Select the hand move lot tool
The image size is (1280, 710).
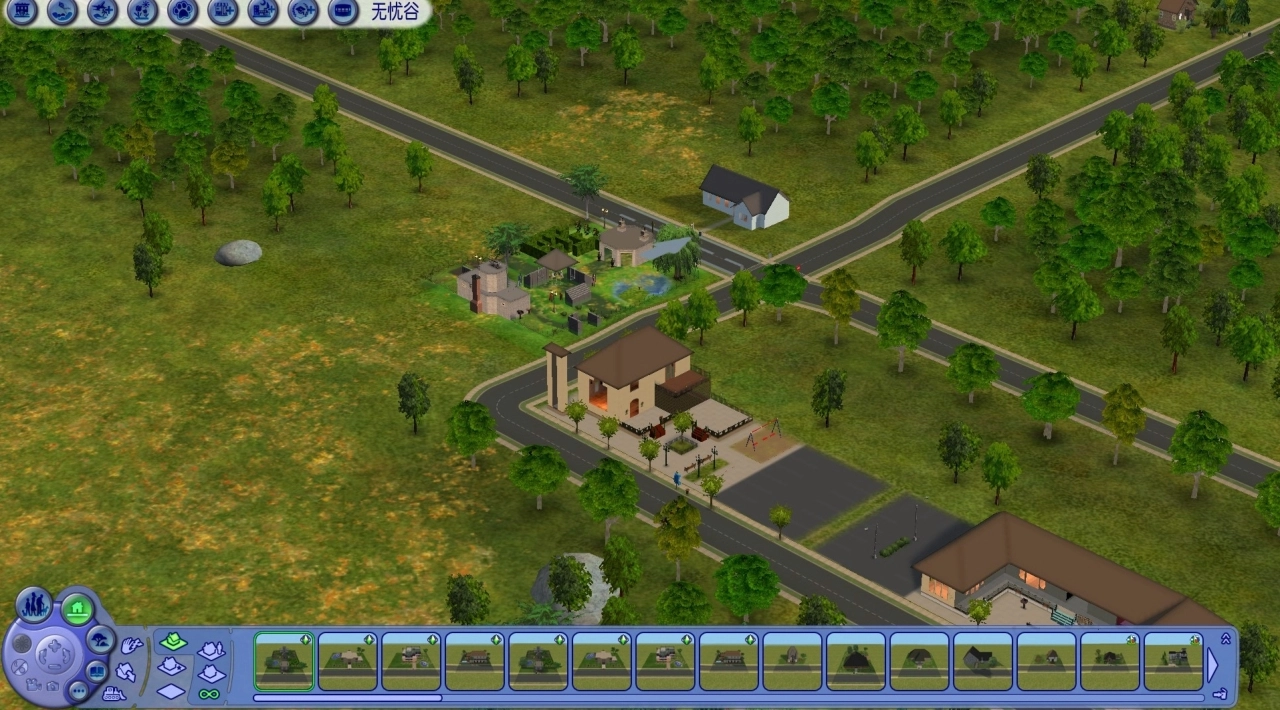pos(131,646)
